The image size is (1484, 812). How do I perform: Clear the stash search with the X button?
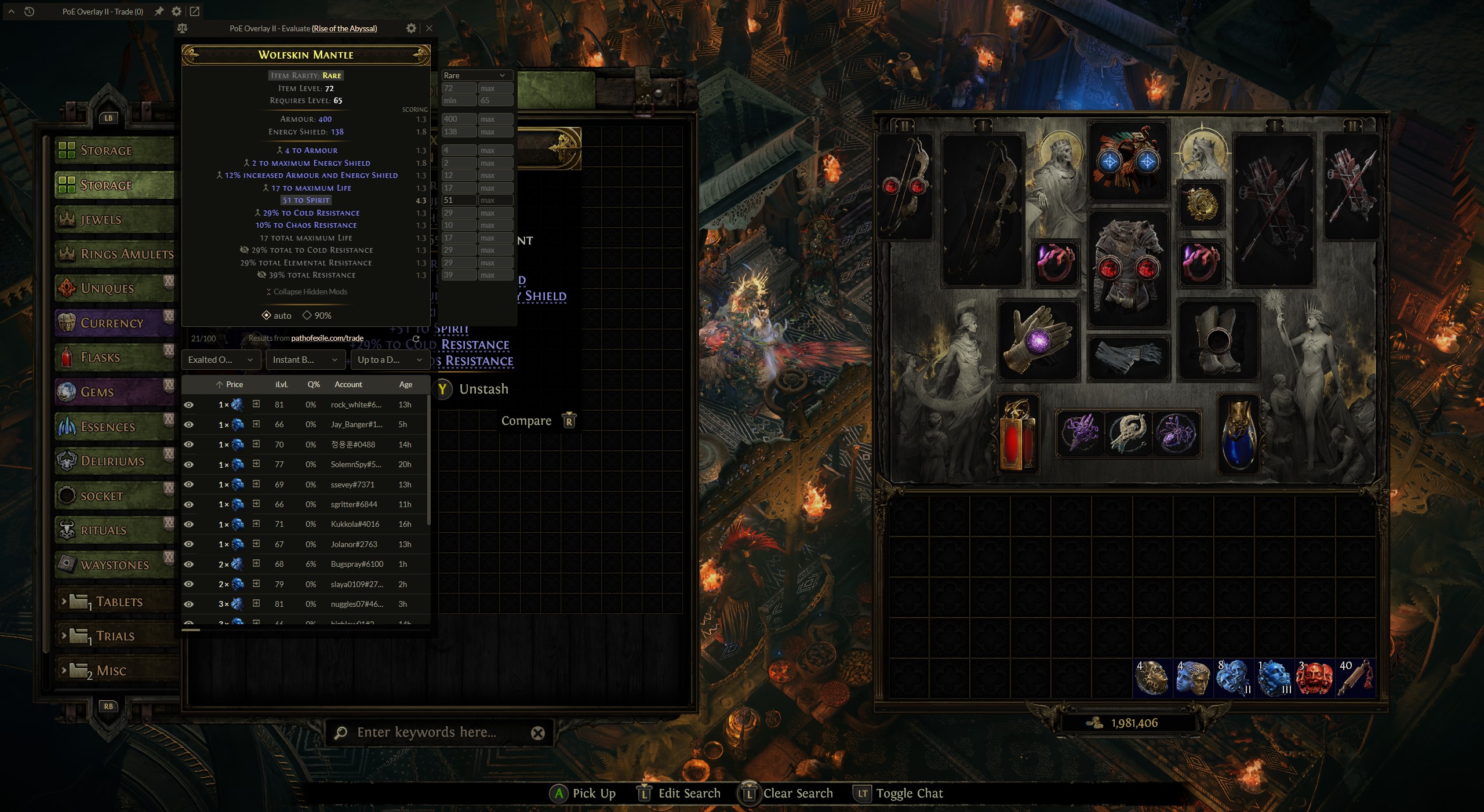point(538,733)
